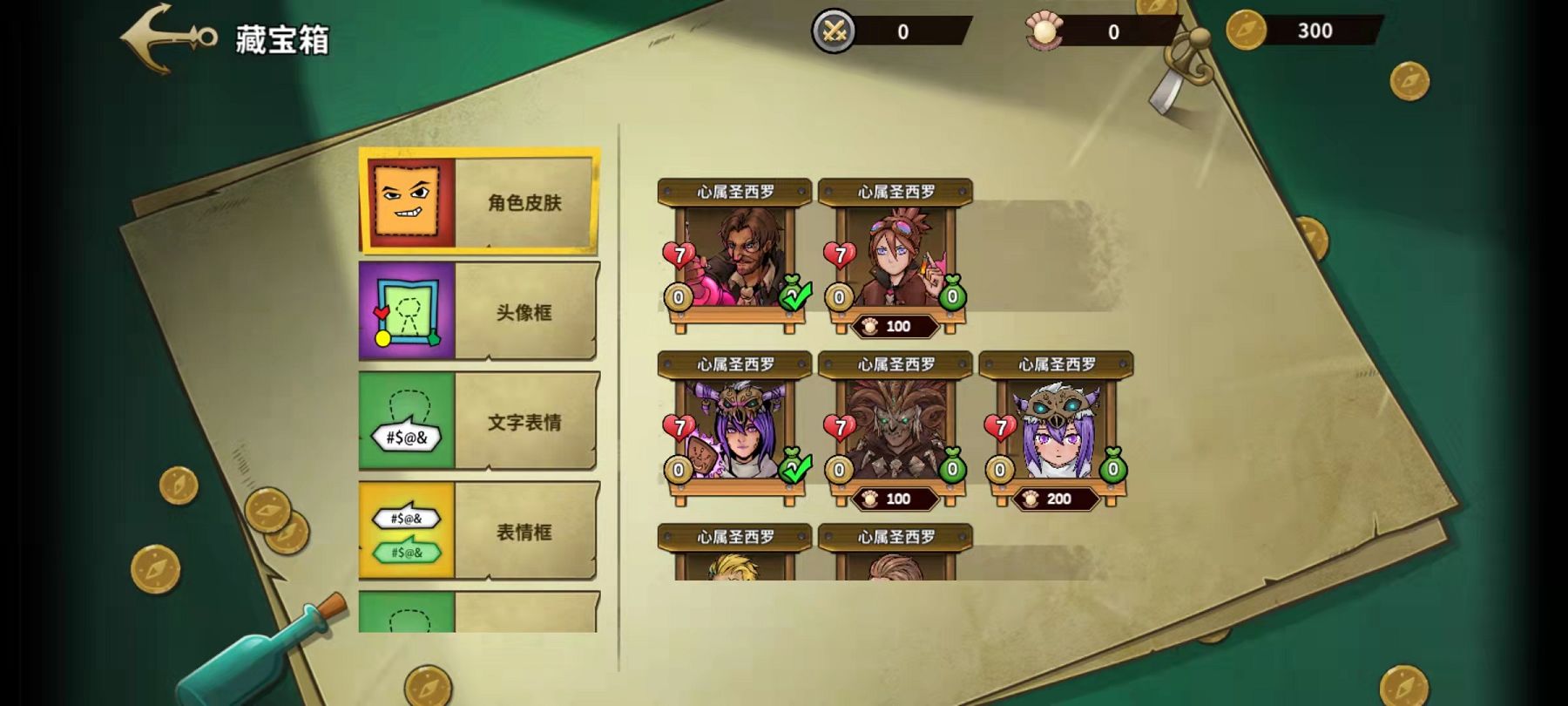Open the 文字表情 category
This screenshot has height=706, width=1568.
pos(478,422)
